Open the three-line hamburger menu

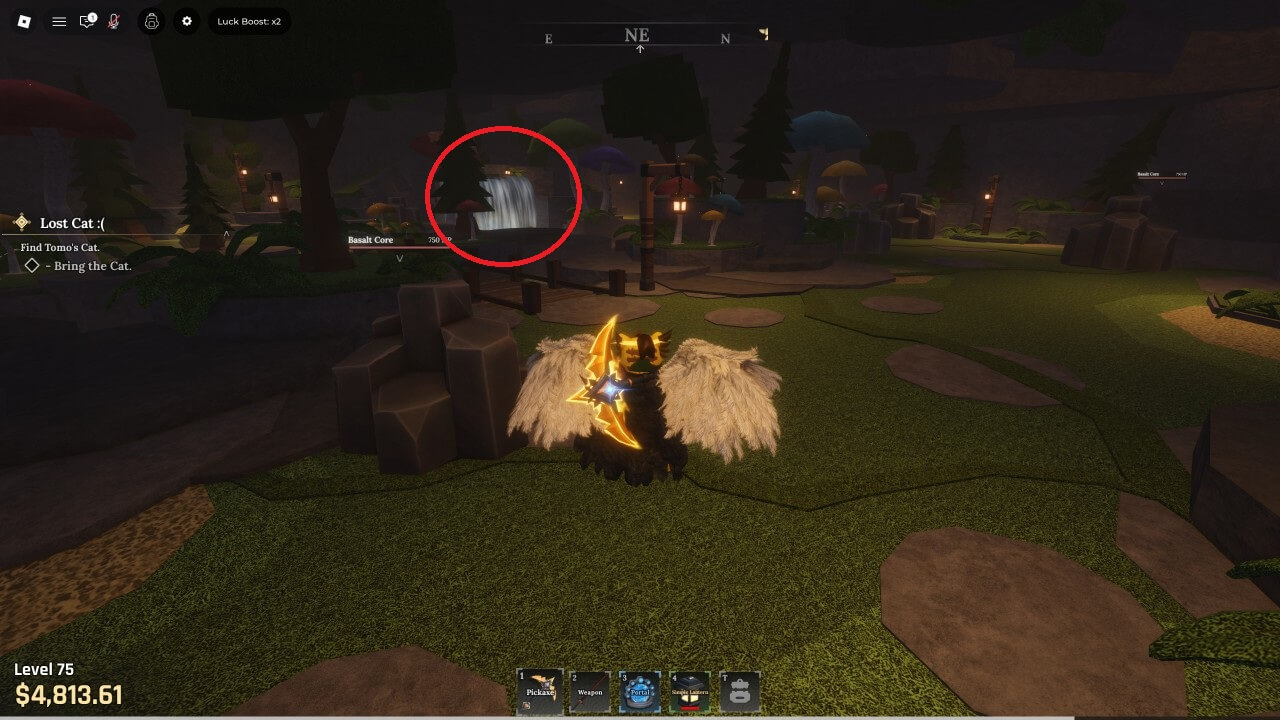click(x=59, y=21)
